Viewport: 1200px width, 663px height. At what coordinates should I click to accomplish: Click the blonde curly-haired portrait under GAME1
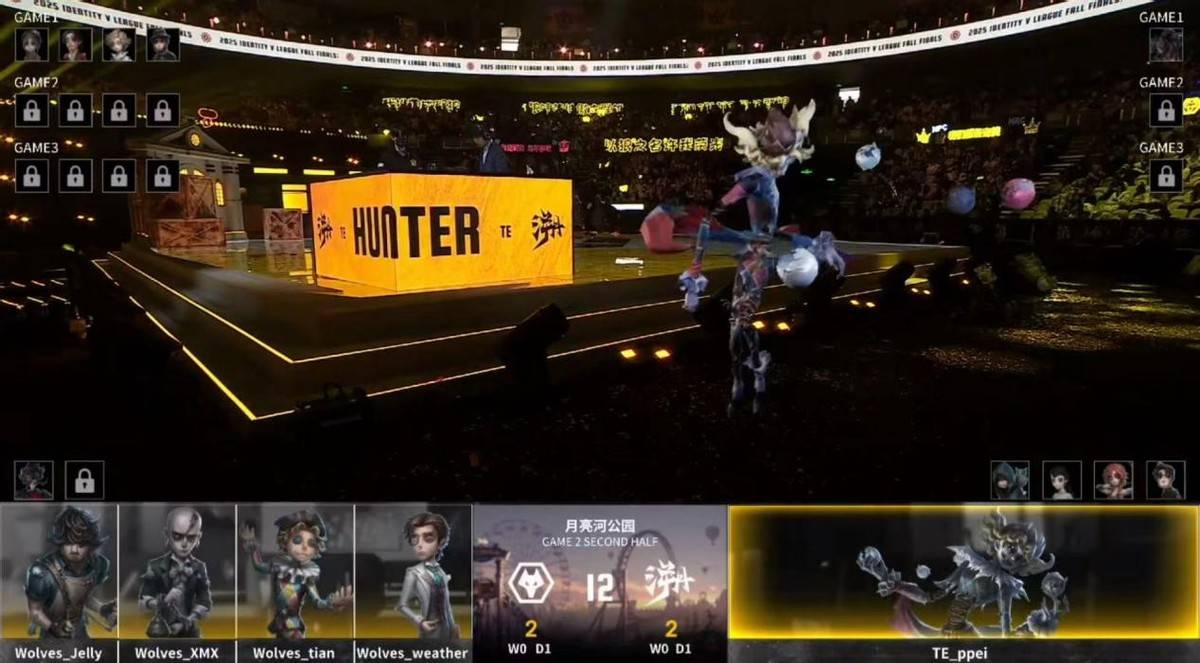[119, 45]
